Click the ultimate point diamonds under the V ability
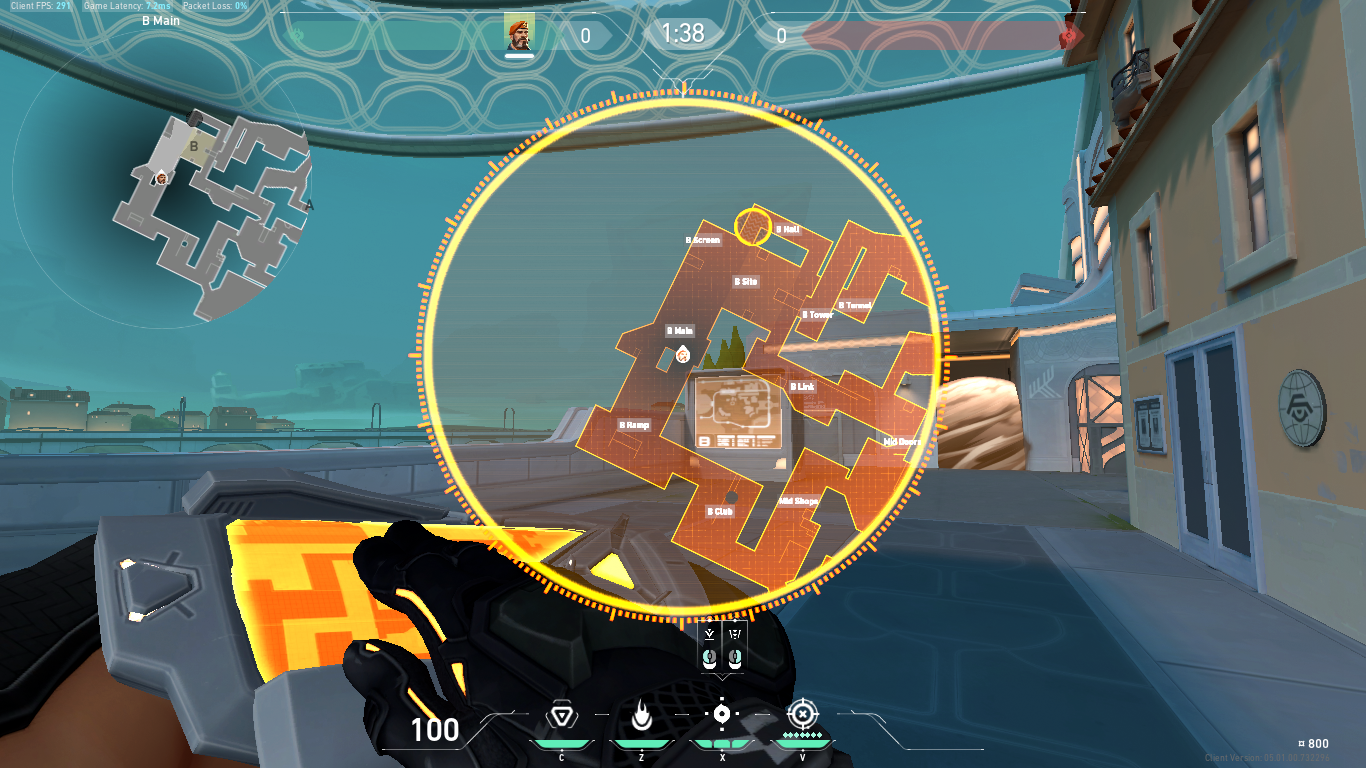Image resolution: width=1366 pixels, height=768 pixels. coord(802,734)
